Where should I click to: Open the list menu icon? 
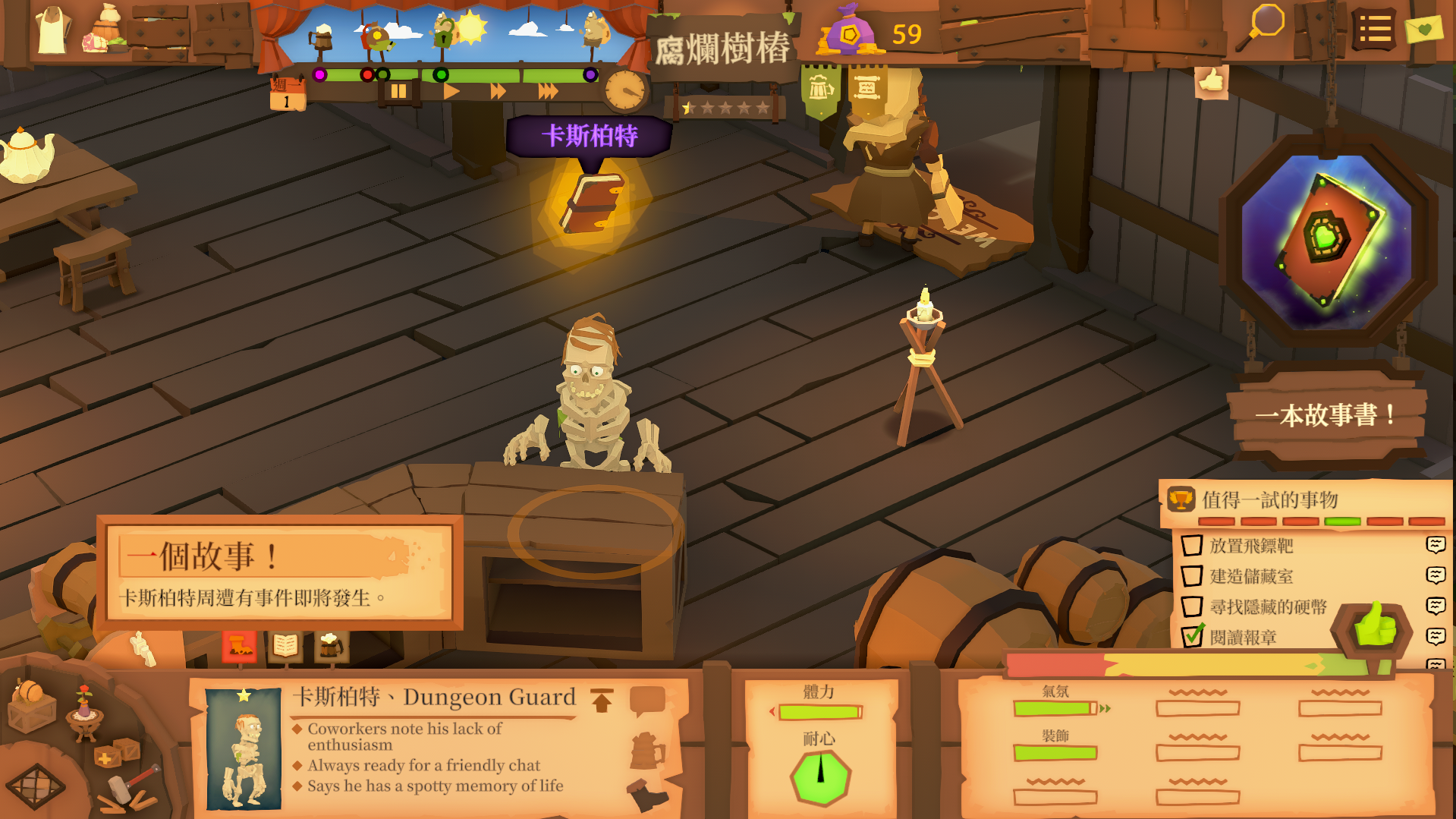(x=1374, y=30)
